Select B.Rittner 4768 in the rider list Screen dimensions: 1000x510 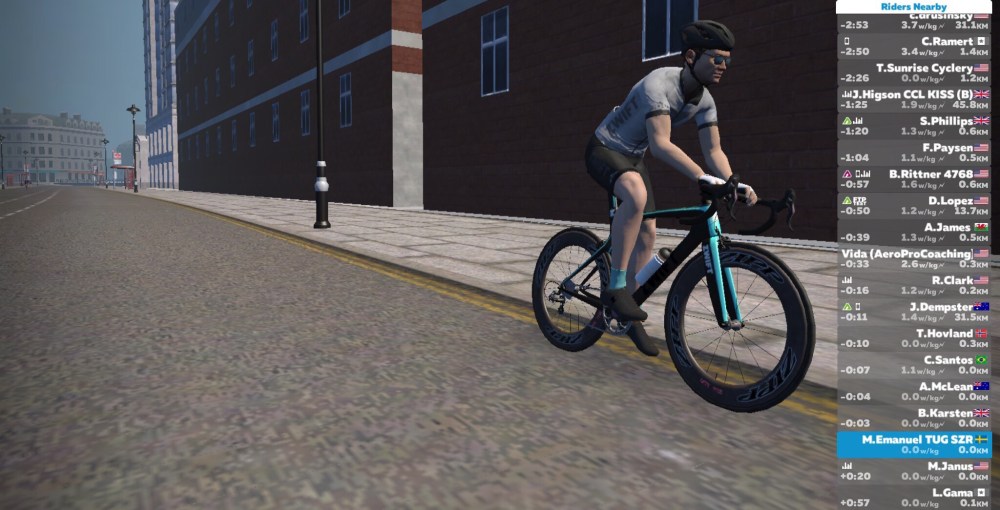(x=915, y=179)
